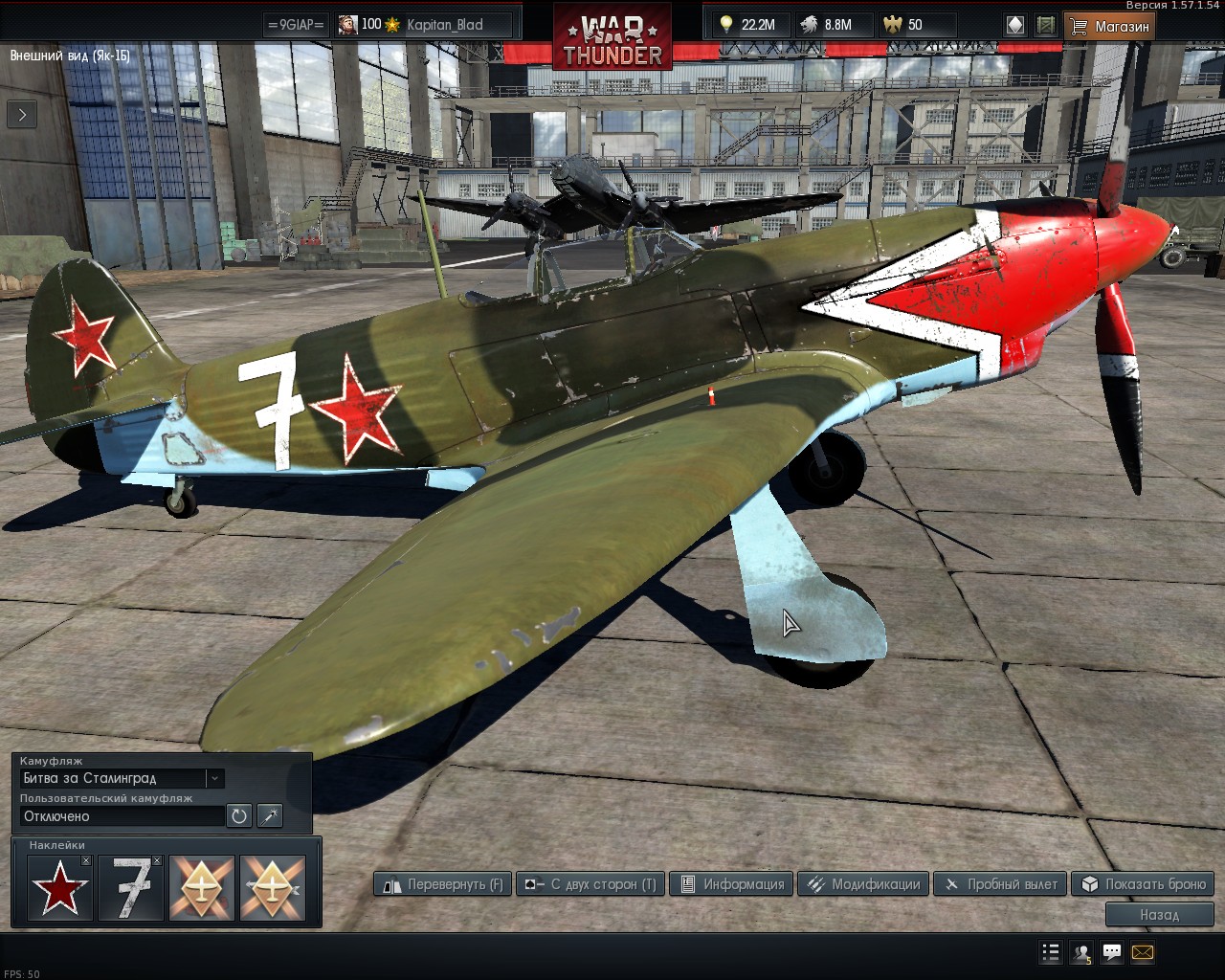Expand the side panel arrow
Viewport: 1225px width, 980px height.
[x=22, y=115]
